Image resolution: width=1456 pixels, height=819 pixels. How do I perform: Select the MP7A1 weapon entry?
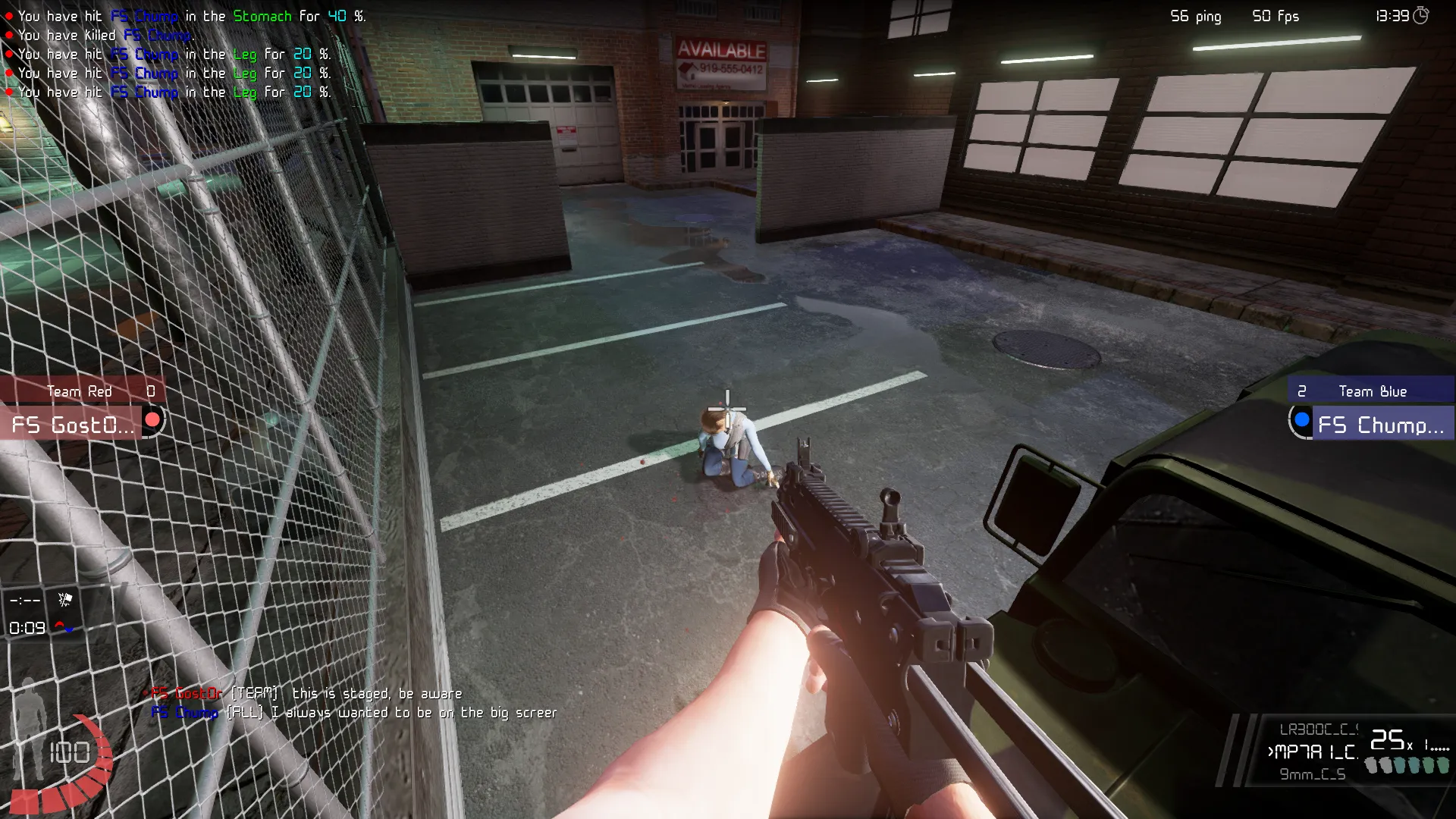(x=1315, y=752)
